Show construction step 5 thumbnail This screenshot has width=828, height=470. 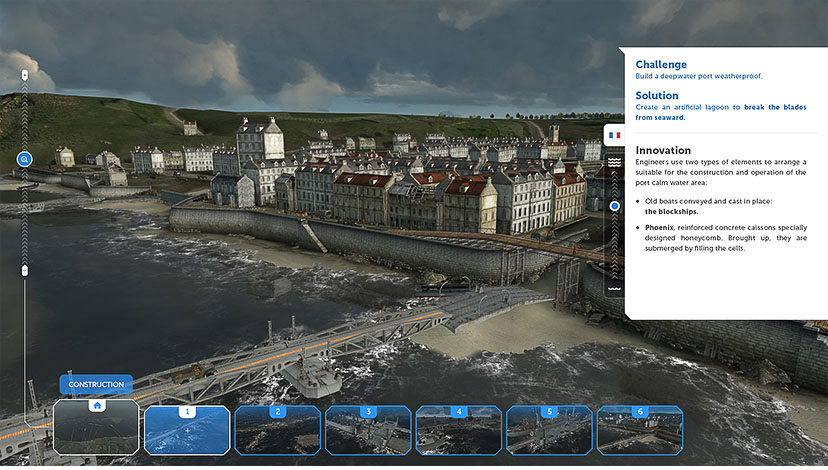pyautogui.click(x=549, y=430)
